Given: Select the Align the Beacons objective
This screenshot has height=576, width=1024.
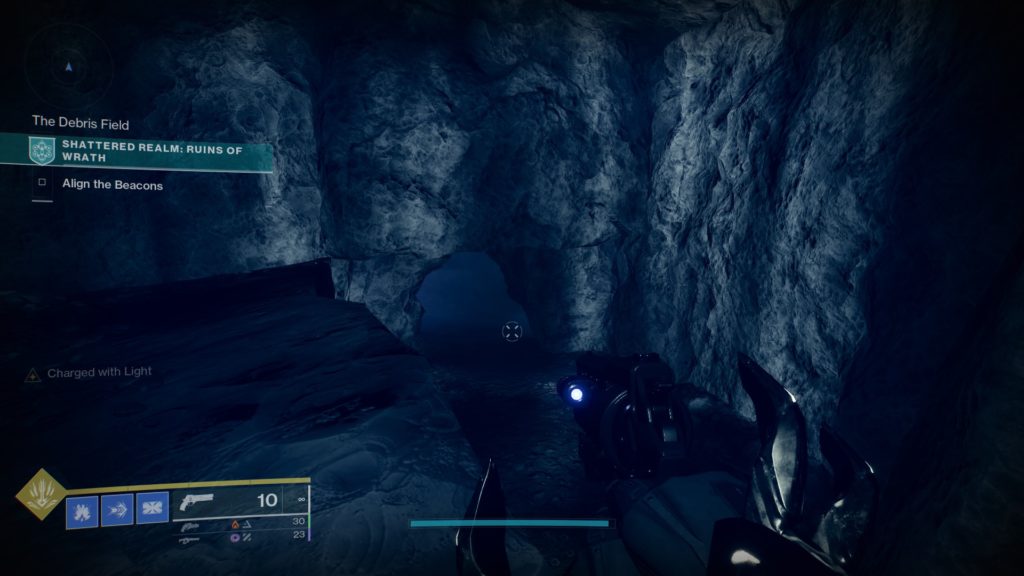Looking at the screenshot, I should click(x=112, y=185).
